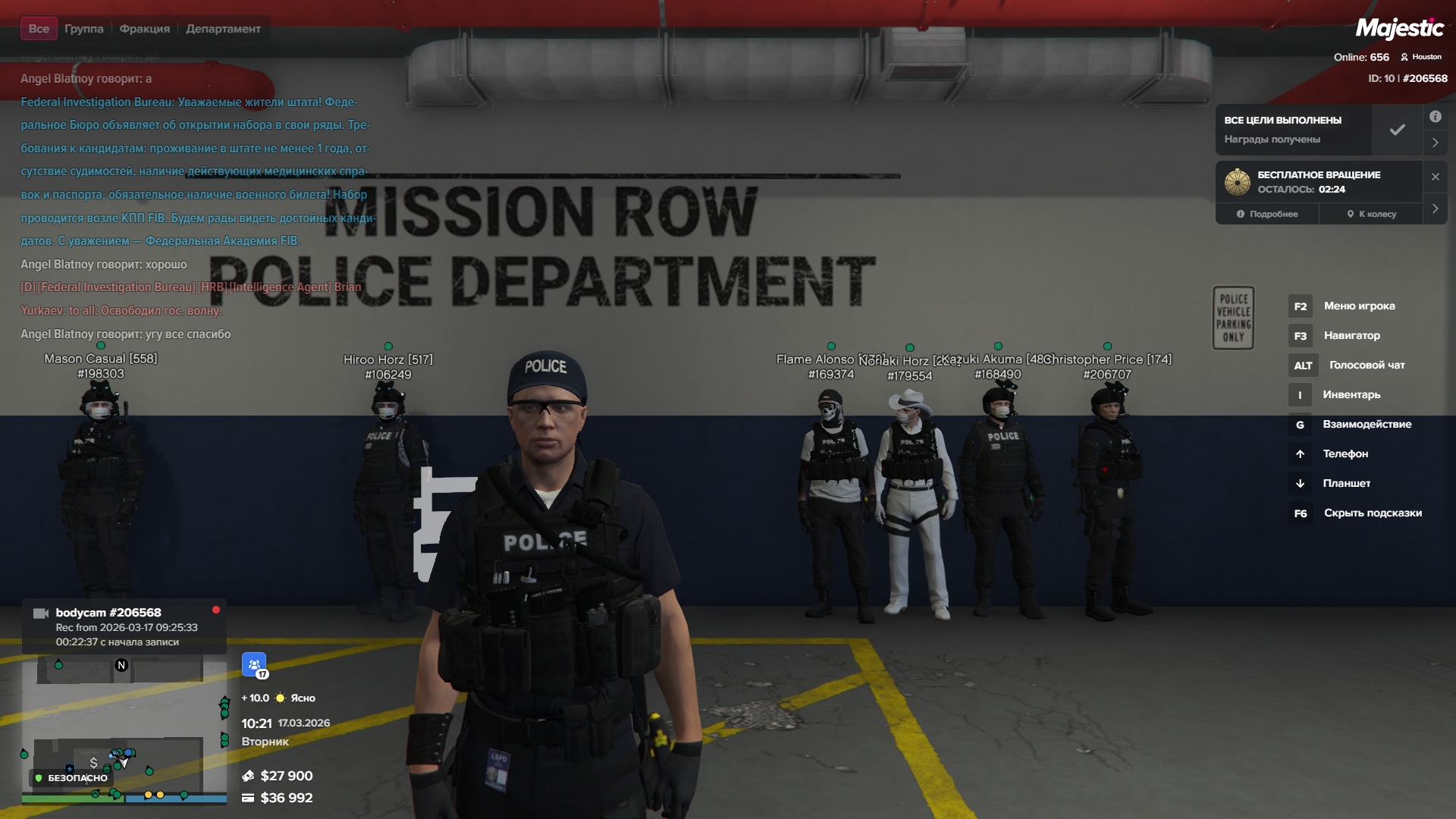Click the info icon beside goals panel
1456x819 pixels.
1435,117
